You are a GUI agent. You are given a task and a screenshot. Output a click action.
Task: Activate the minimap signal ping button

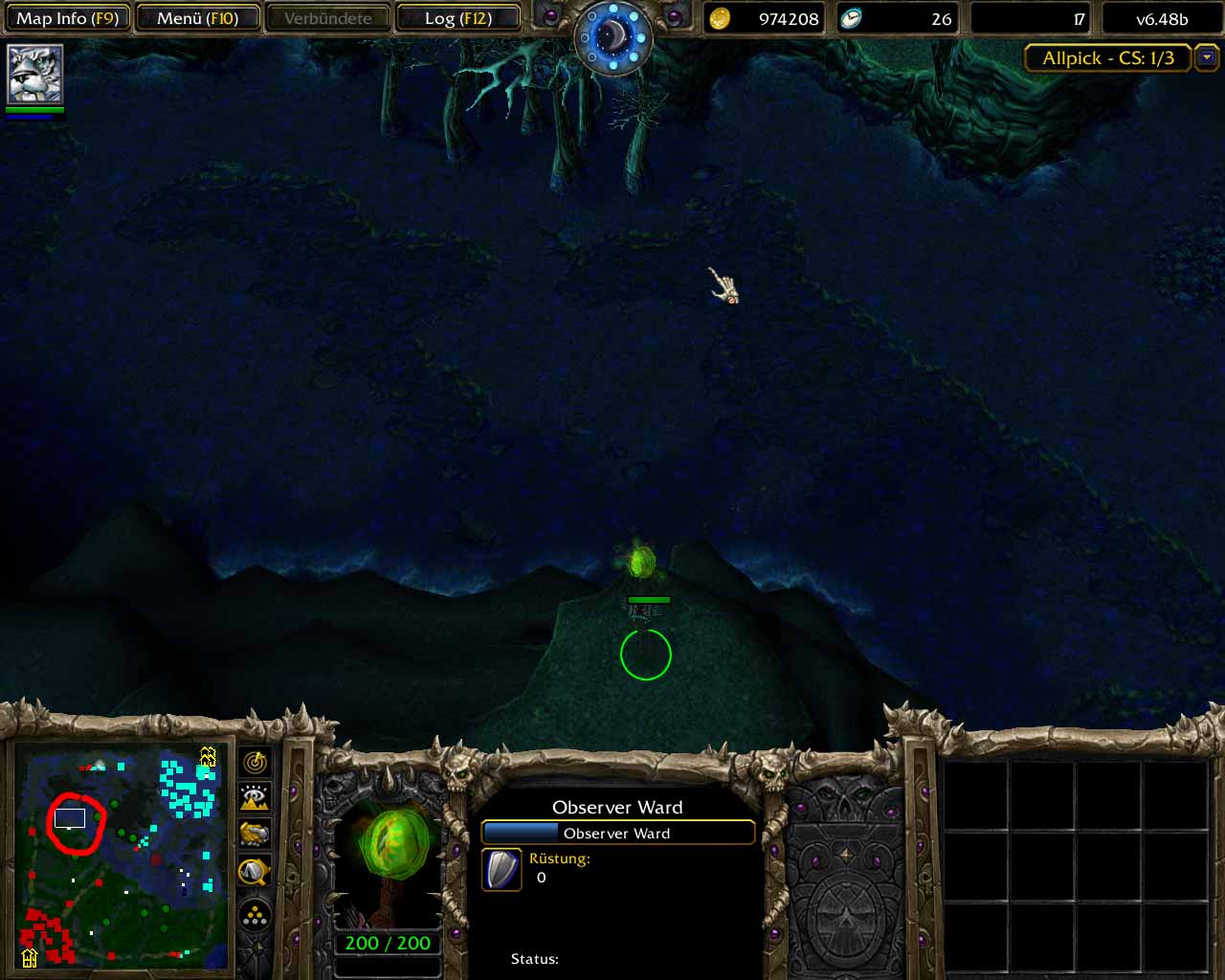pos(255,763)
